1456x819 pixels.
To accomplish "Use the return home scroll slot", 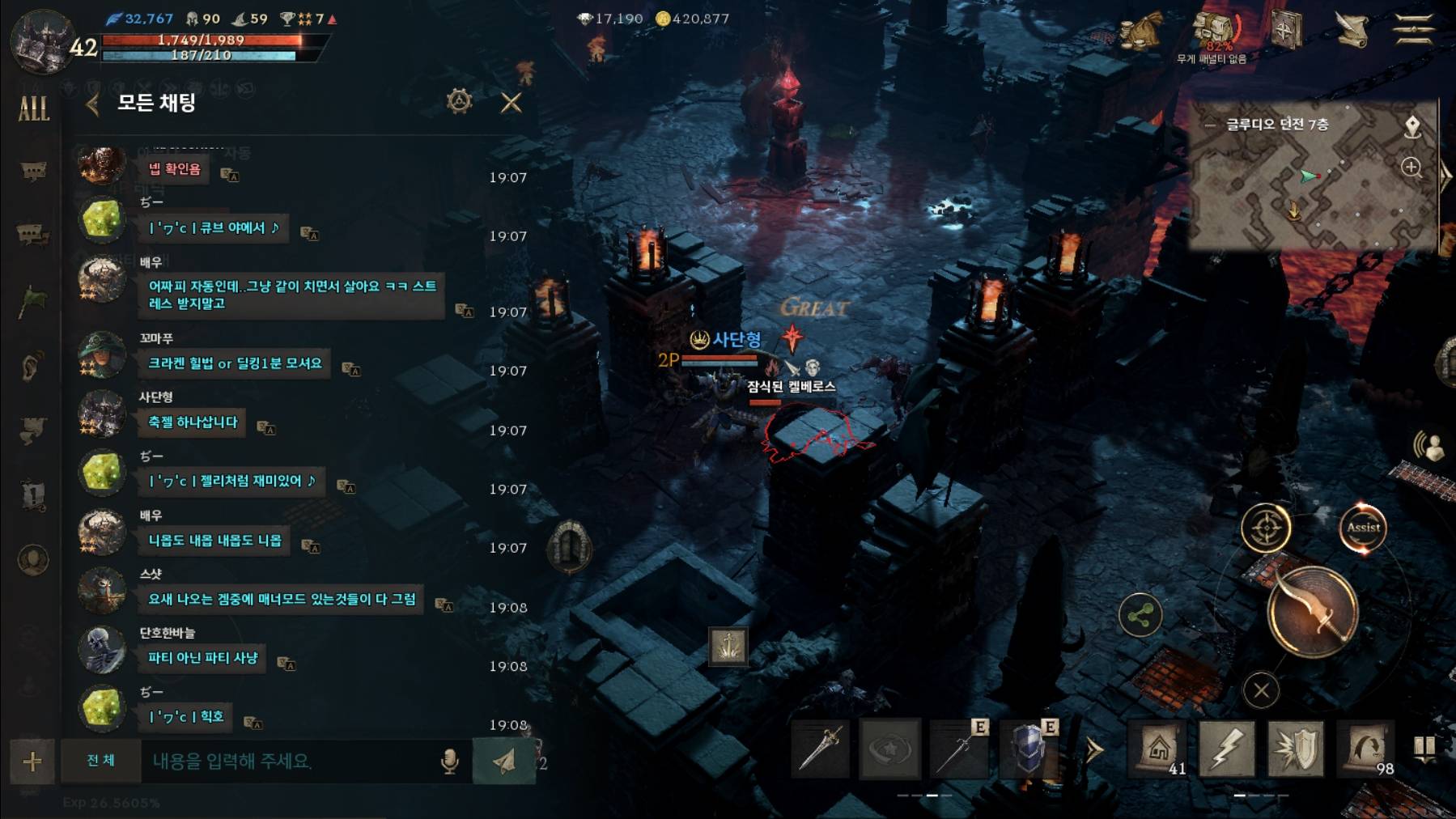I will pyautogui.click(x=1158, y=749).
